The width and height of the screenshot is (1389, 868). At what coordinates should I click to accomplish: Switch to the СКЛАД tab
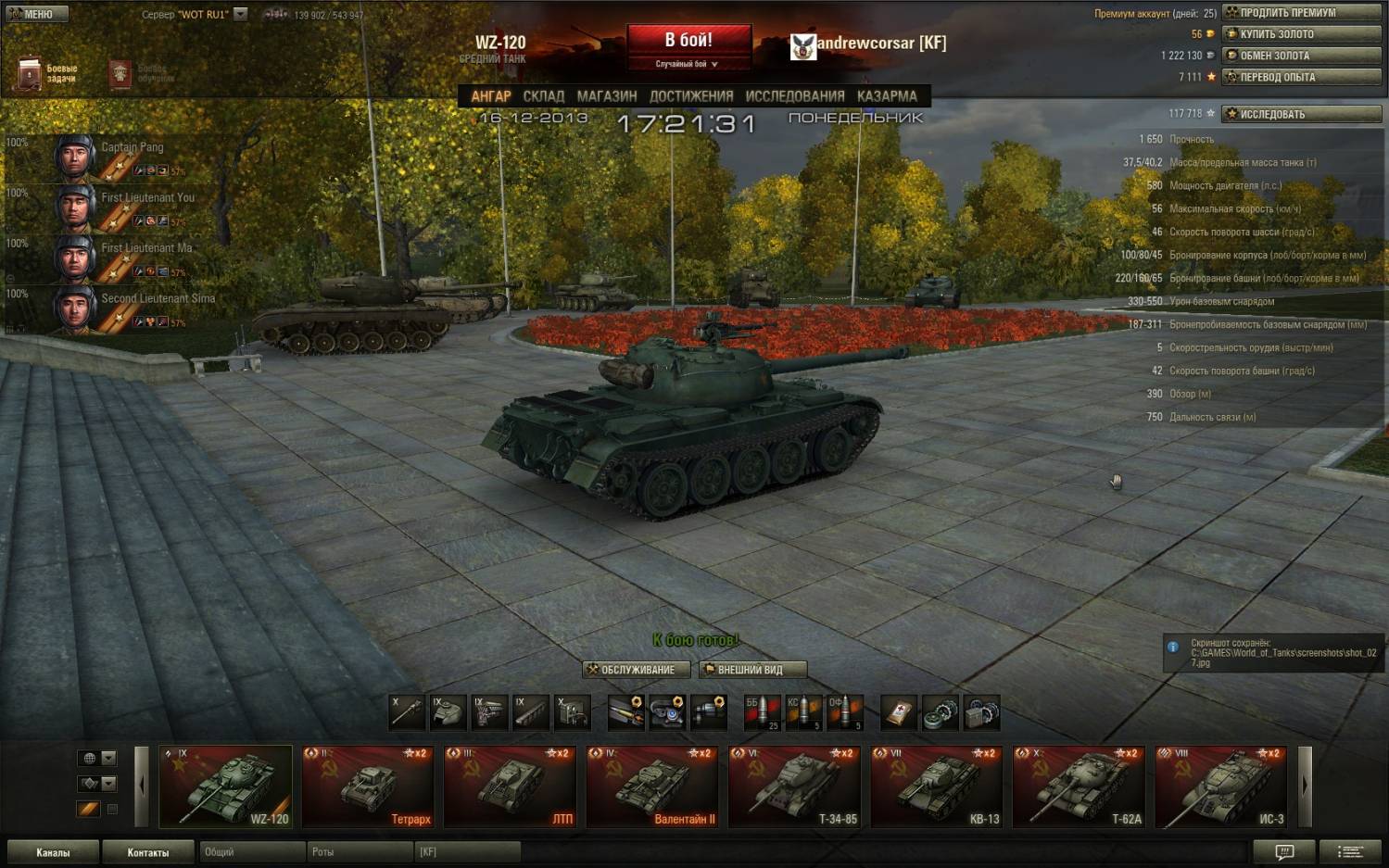click(543, 96)
